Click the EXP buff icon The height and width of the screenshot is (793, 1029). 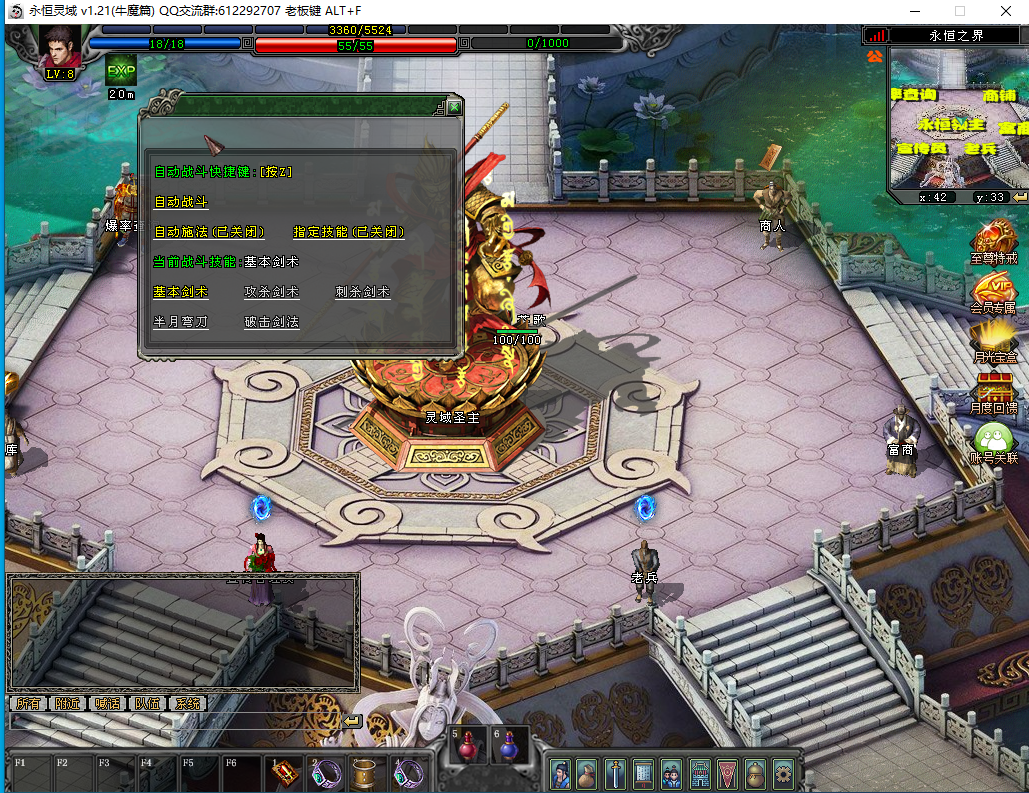click(121, 71)
